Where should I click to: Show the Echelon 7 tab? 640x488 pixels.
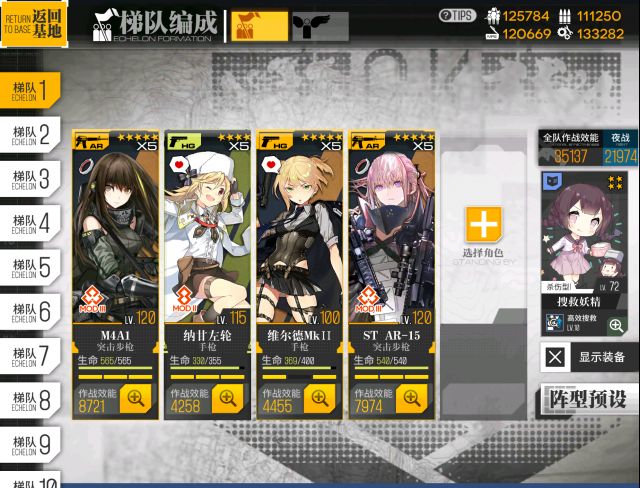click(30, 357)
